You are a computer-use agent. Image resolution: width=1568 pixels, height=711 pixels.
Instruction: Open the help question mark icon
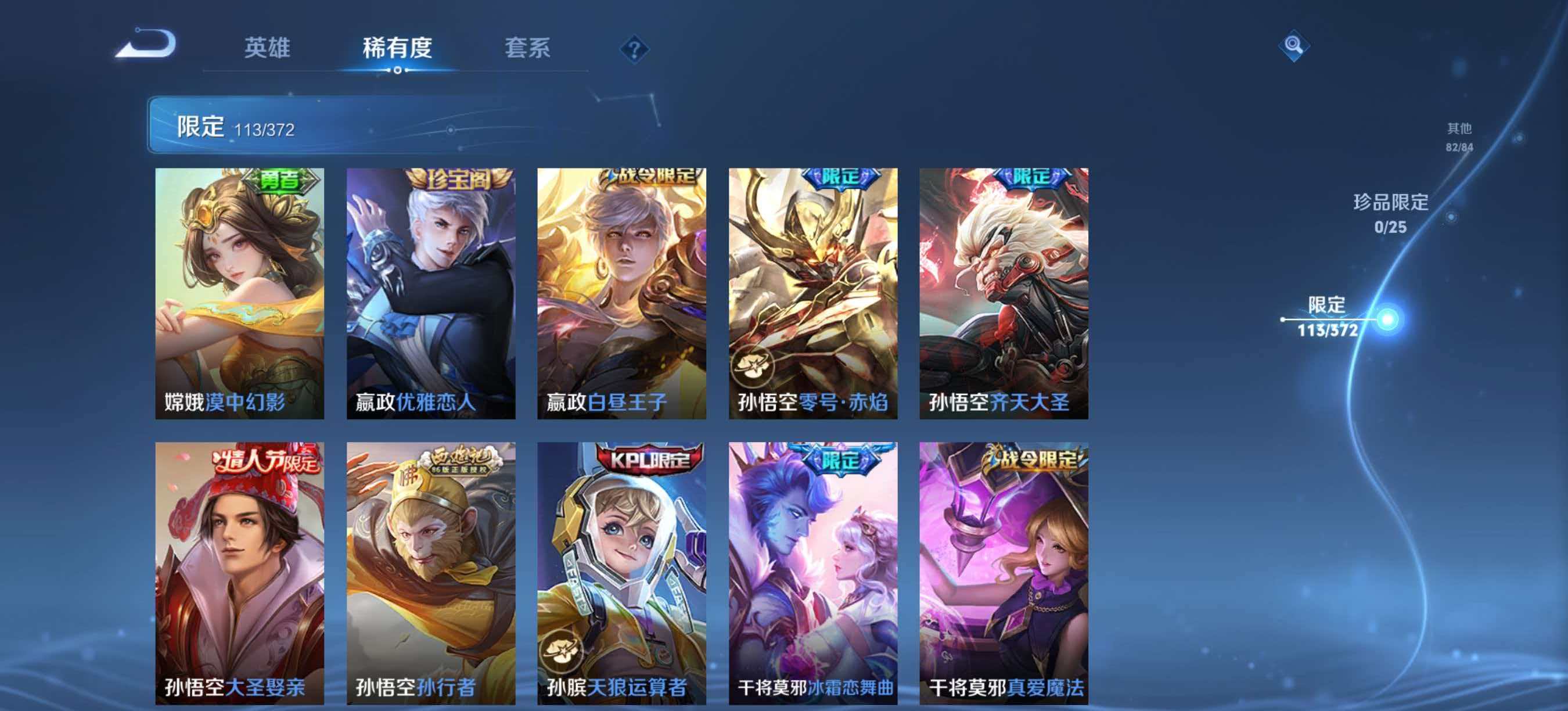[635, 50]
